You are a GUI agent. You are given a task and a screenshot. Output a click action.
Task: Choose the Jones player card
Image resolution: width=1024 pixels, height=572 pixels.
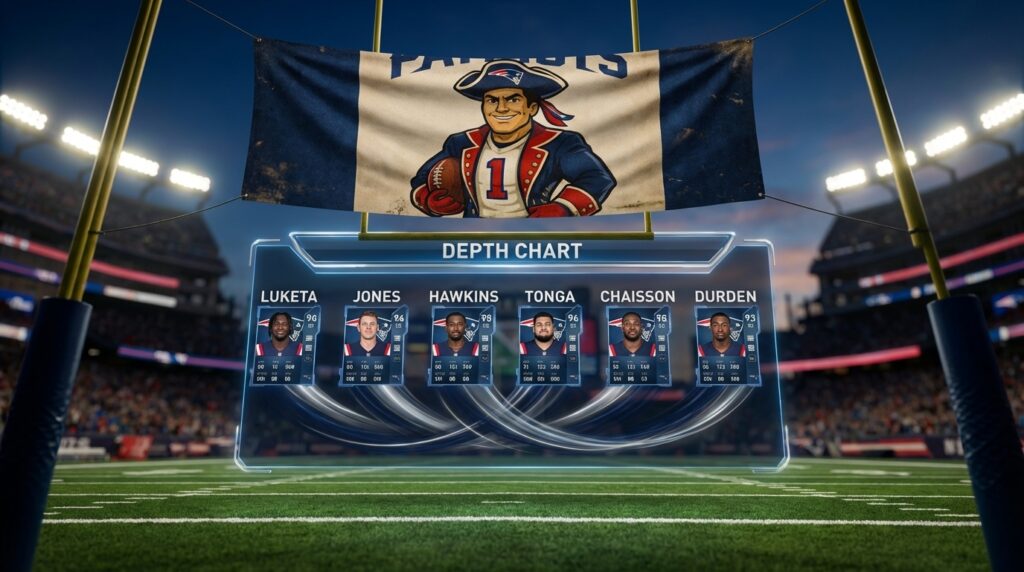pos(373,346)
